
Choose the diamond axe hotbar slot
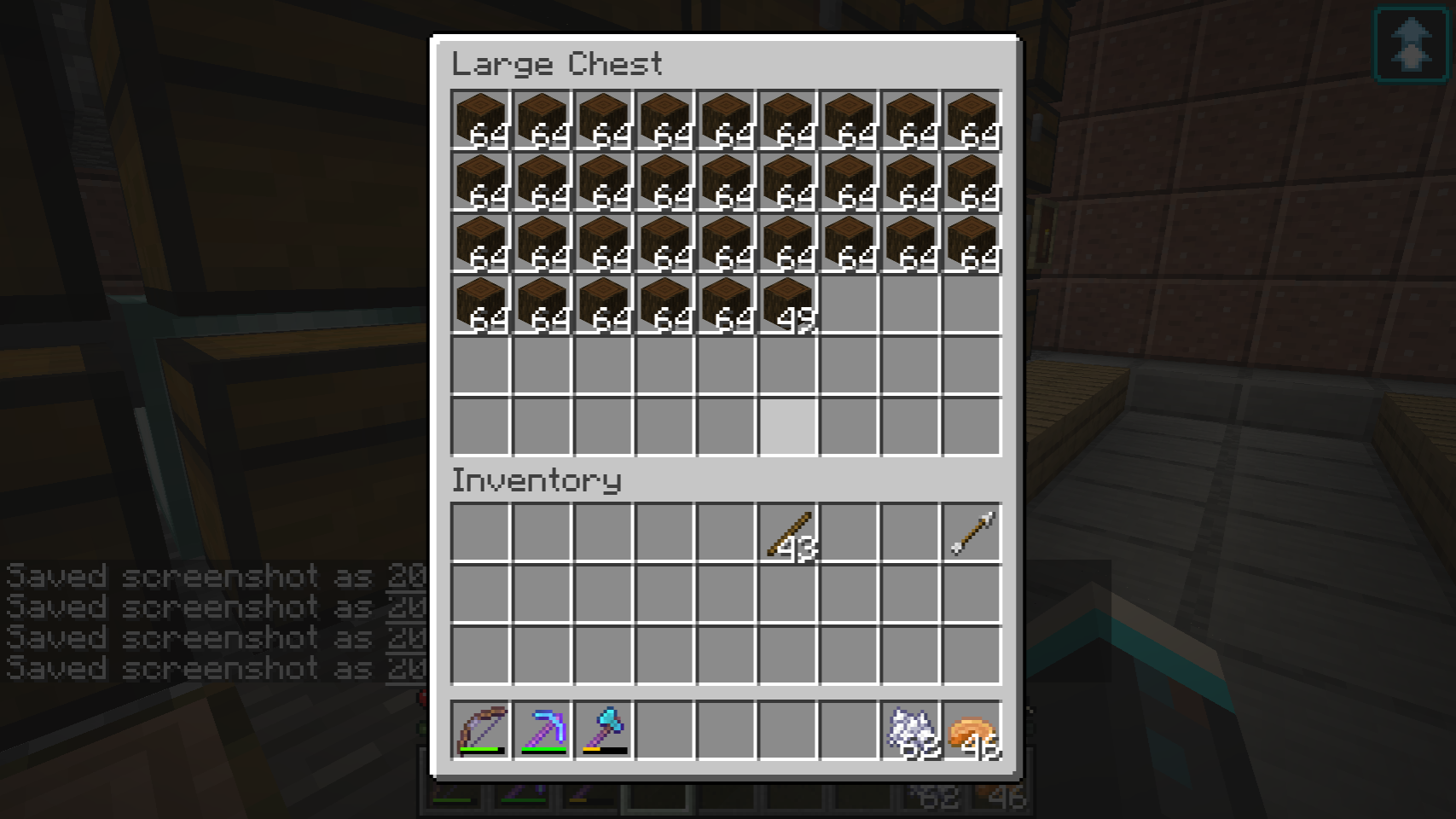pos(604,730)
